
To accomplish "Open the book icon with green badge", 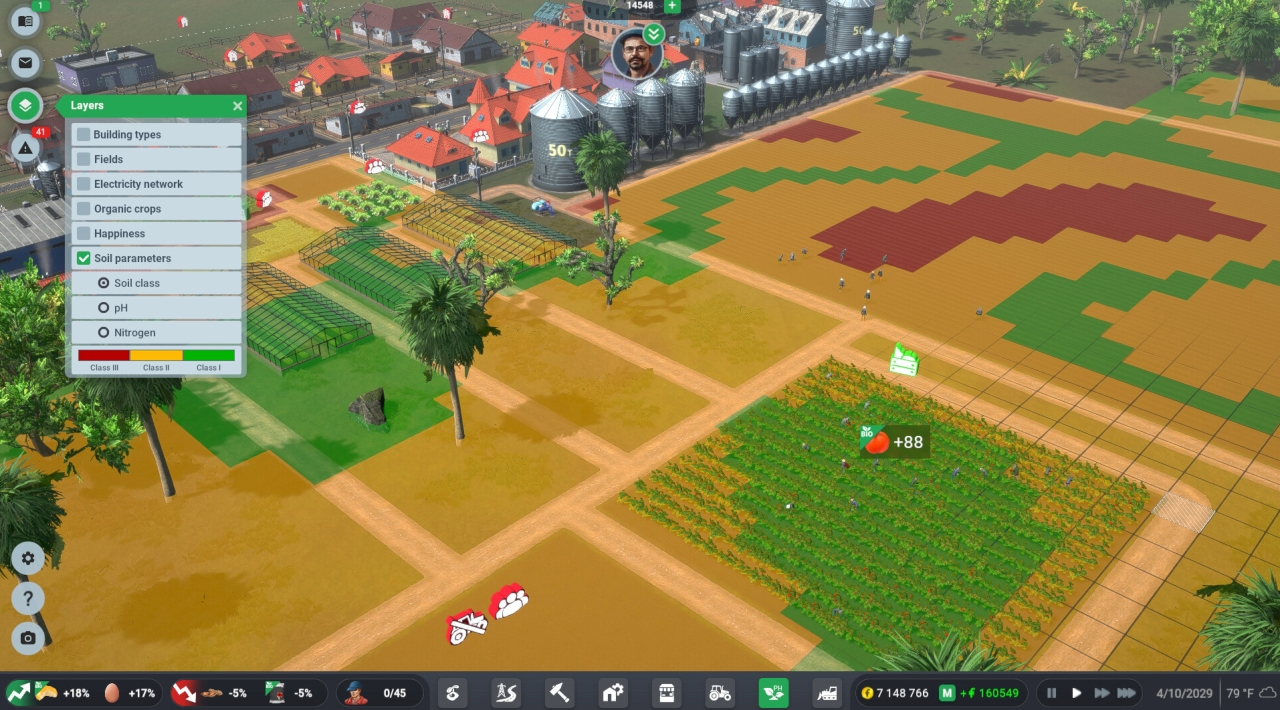I will tap(25, 21).
